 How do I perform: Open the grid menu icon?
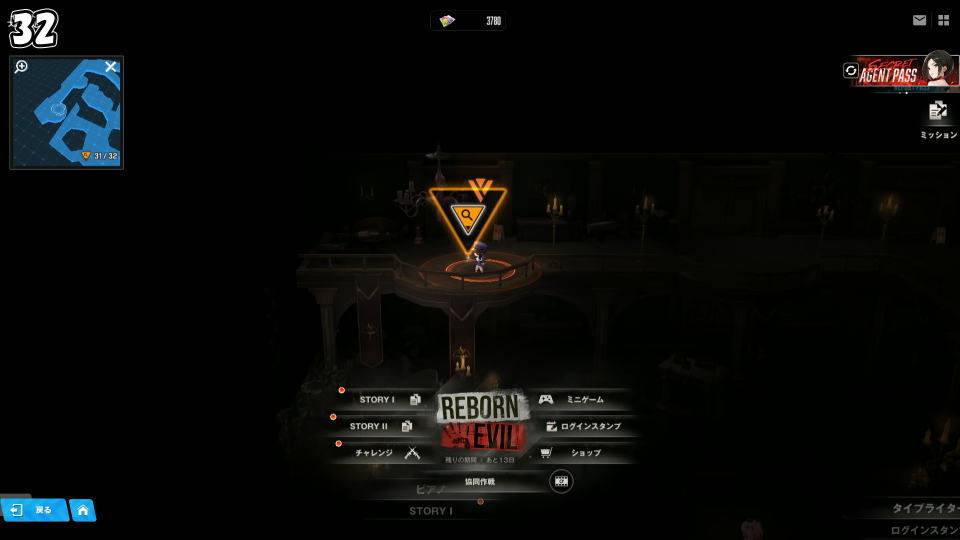click(x=943, y=20)
